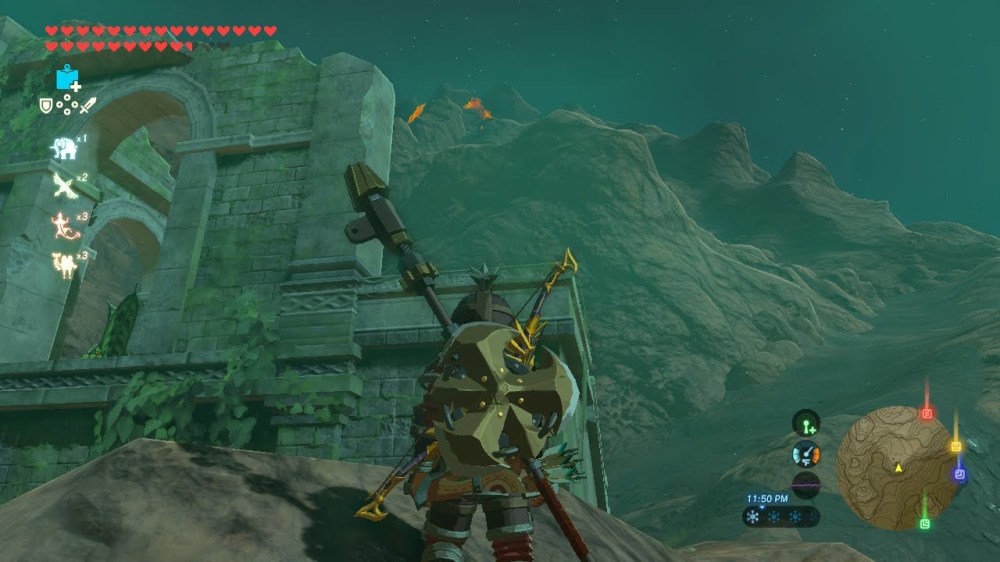
Task: Select the yellow pin on the minimap
Action: coord(955,446)
